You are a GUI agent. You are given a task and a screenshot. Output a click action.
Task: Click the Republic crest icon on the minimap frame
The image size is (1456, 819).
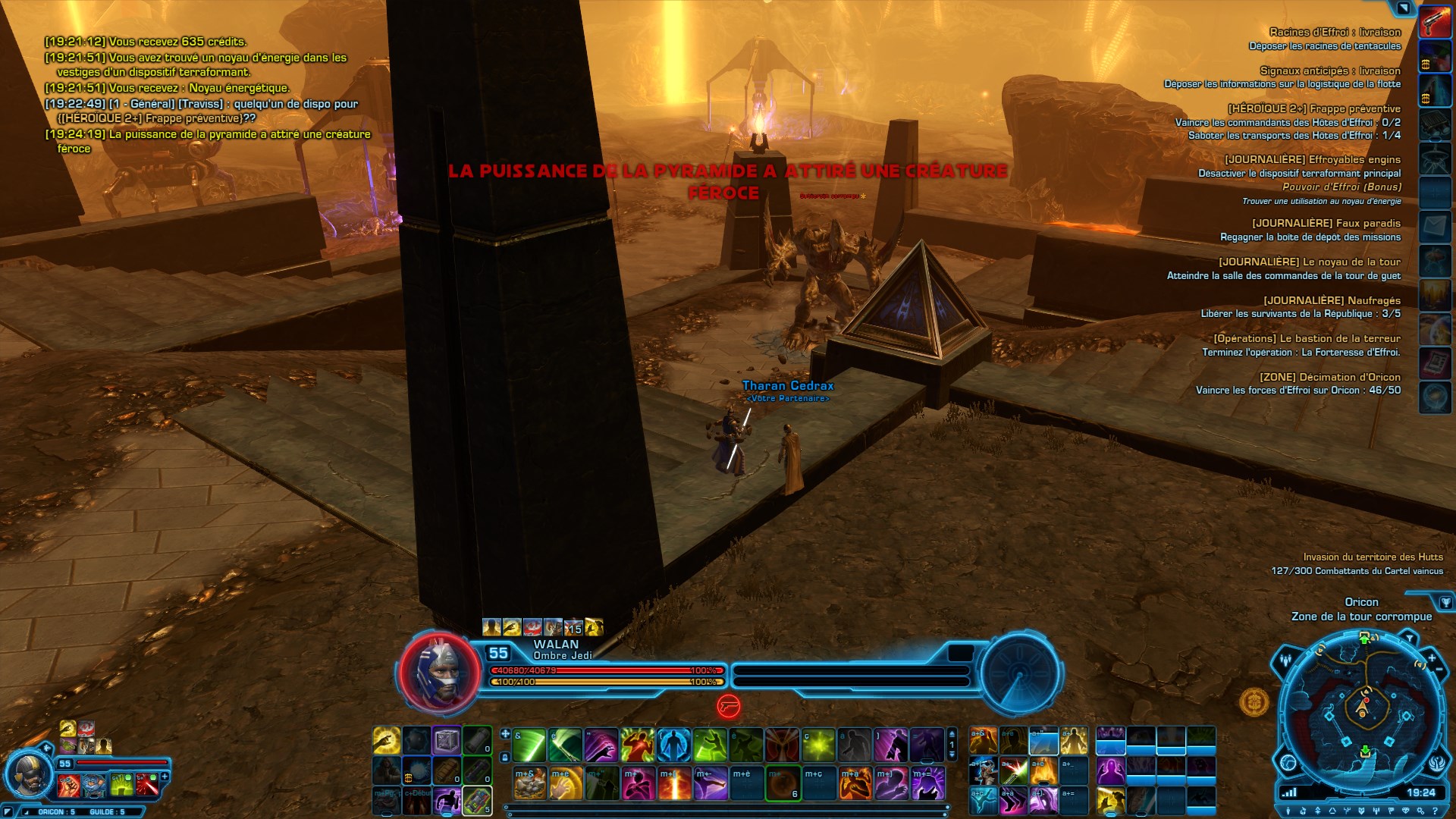[x=1438, y=763]
